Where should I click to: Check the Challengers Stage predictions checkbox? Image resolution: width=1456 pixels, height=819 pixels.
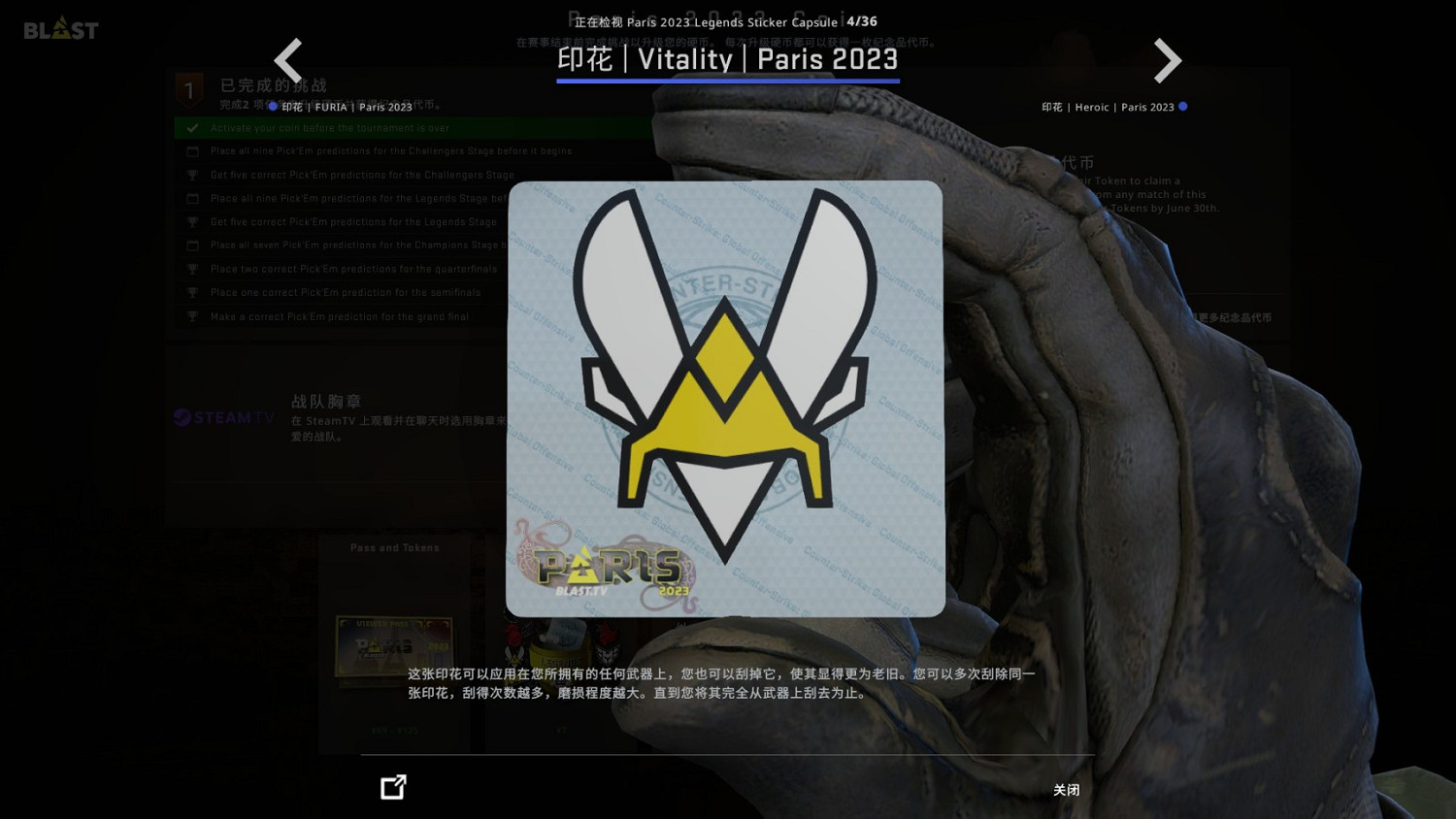click(192, 151)
